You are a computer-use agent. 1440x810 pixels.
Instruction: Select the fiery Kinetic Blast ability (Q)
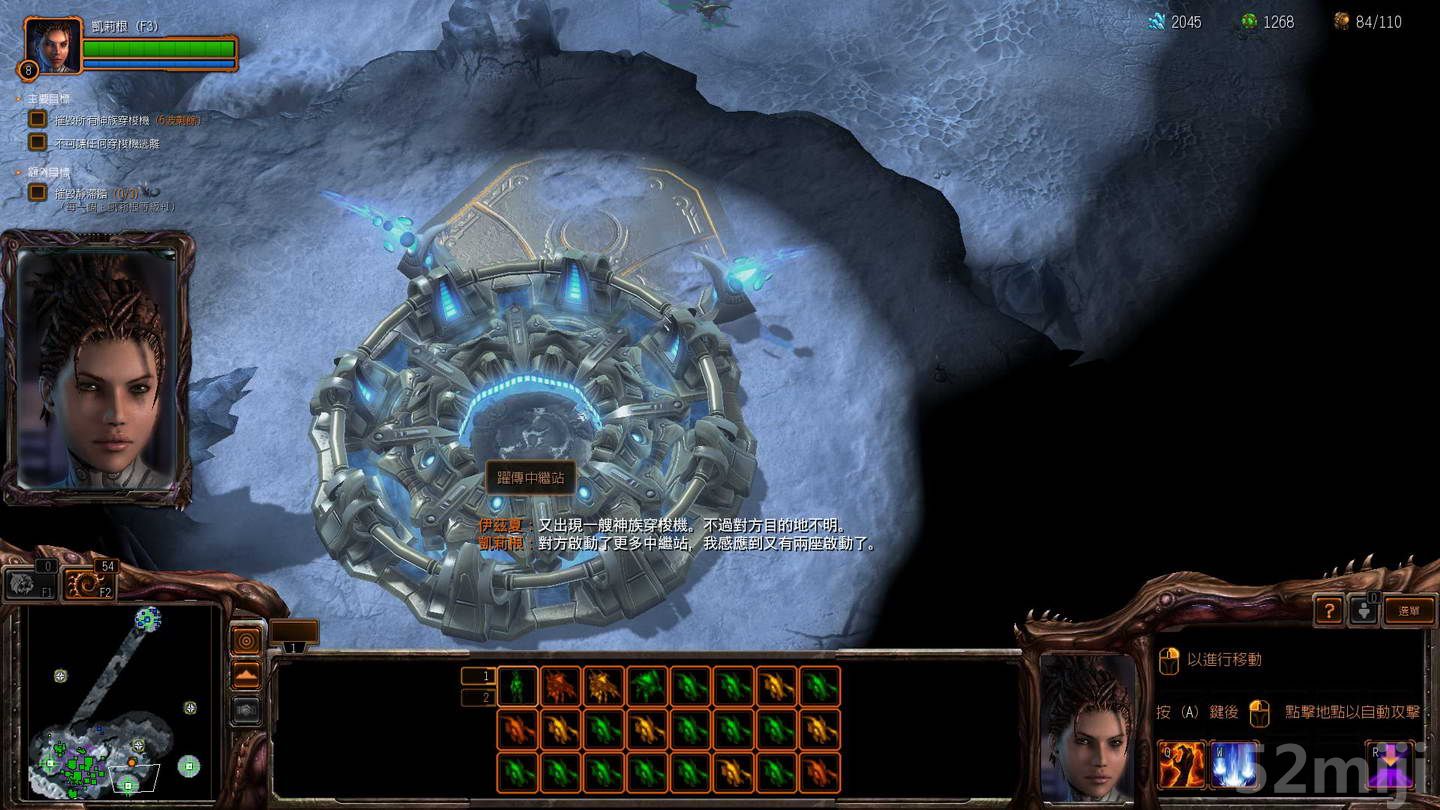(x=1181, y=762)
